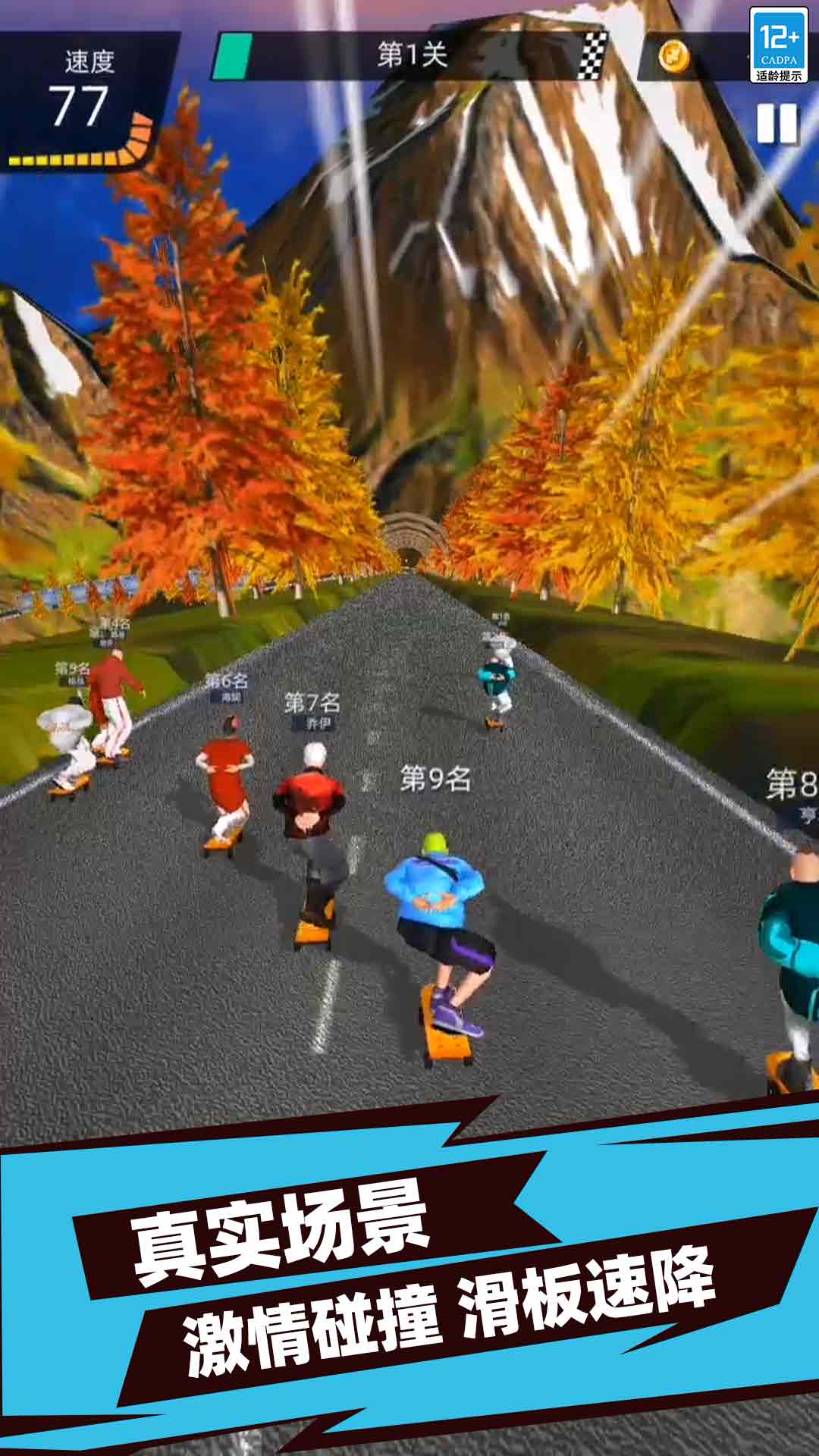
Task: Tap the gold coin icon
Action: pyautogui.click(x=673, y=55)
